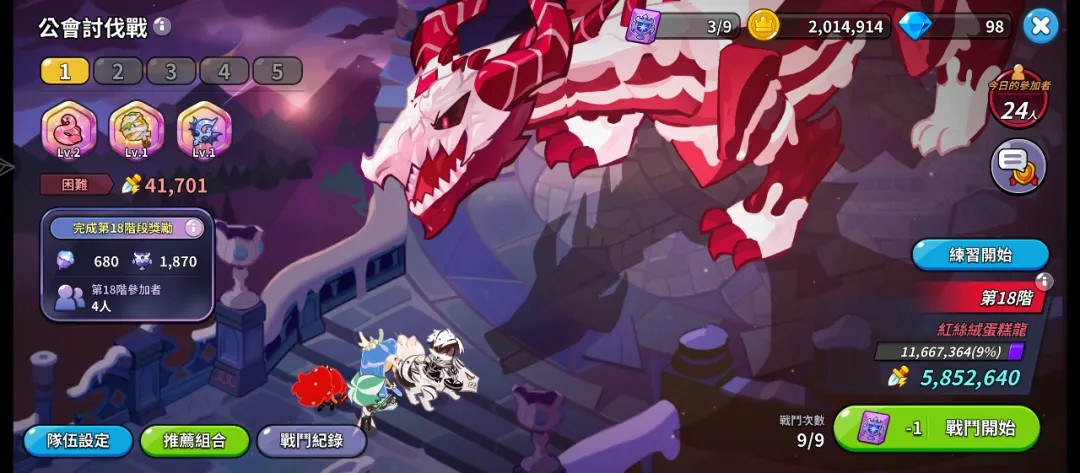This screenshot has height=473, width=1080.
Task: Tap the pink flamingo Lv.2 buff icon
Action: point(69,130)
